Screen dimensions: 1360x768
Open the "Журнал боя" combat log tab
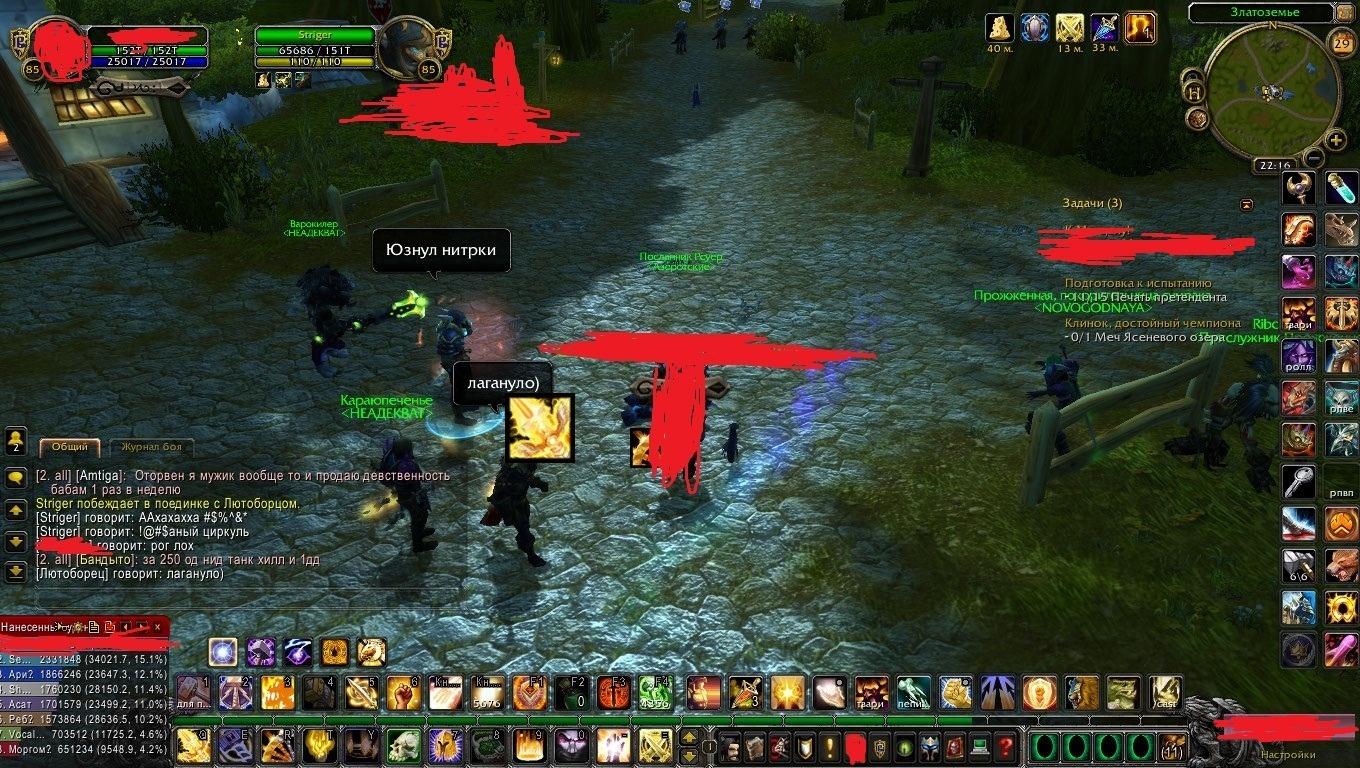coord(152,447)
